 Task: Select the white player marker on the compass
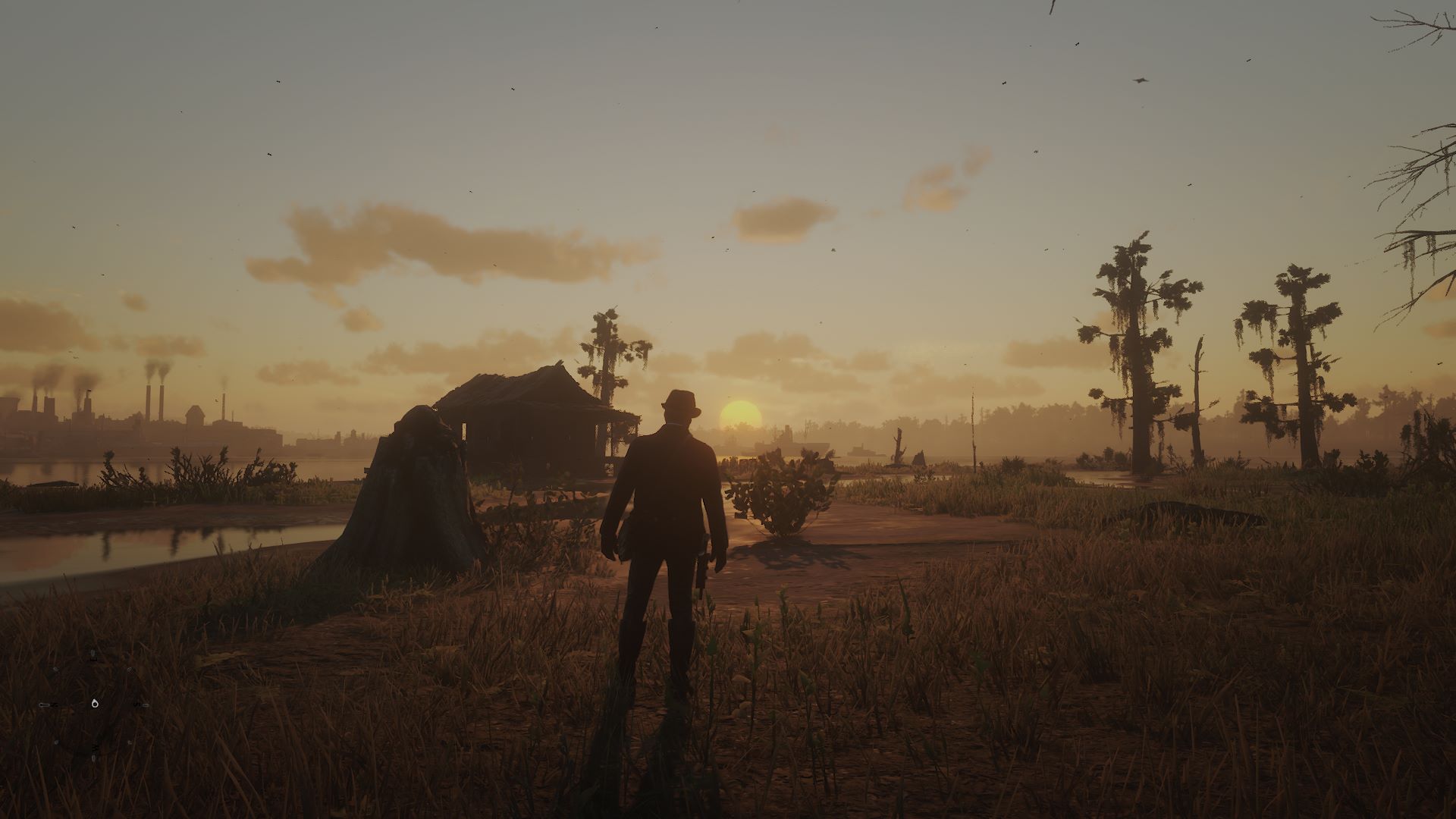coord(95,704)
